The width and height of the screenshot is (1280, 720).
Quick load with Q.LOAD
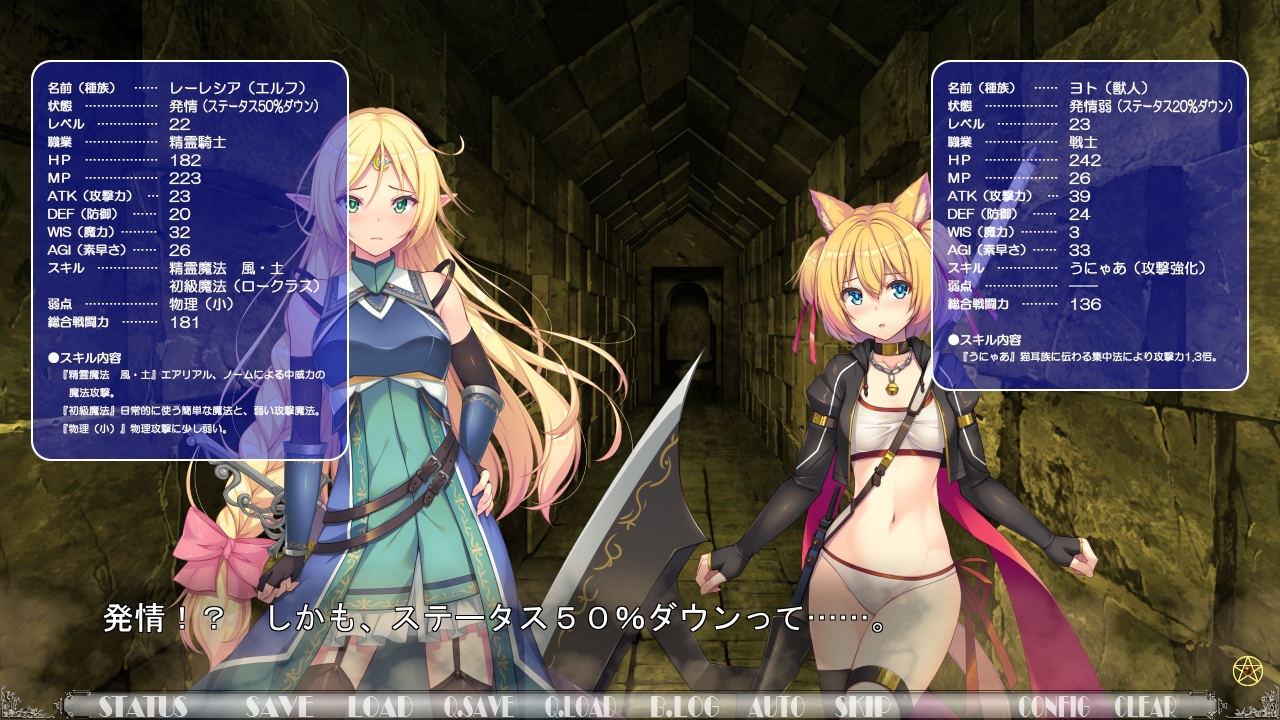(x=580, y=706)
